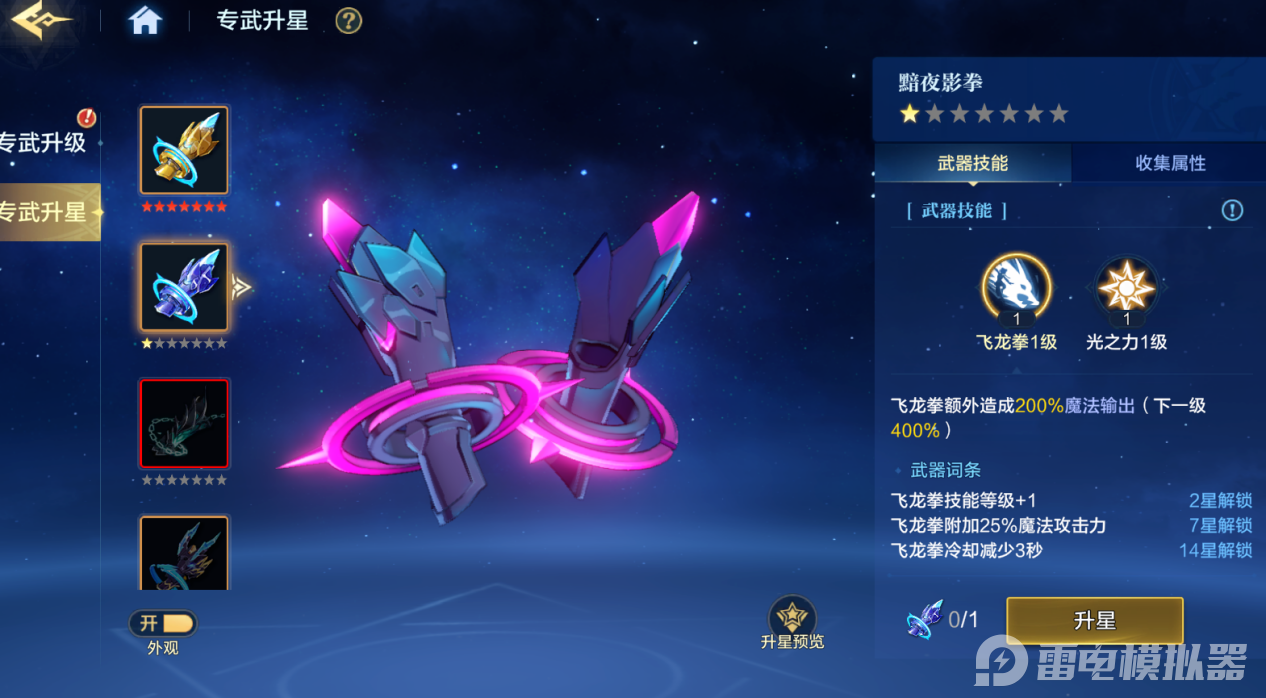1266x698 pixels.
Task: Select the purple-blue gauntlet weapon slot
Action: pos(184,287)
